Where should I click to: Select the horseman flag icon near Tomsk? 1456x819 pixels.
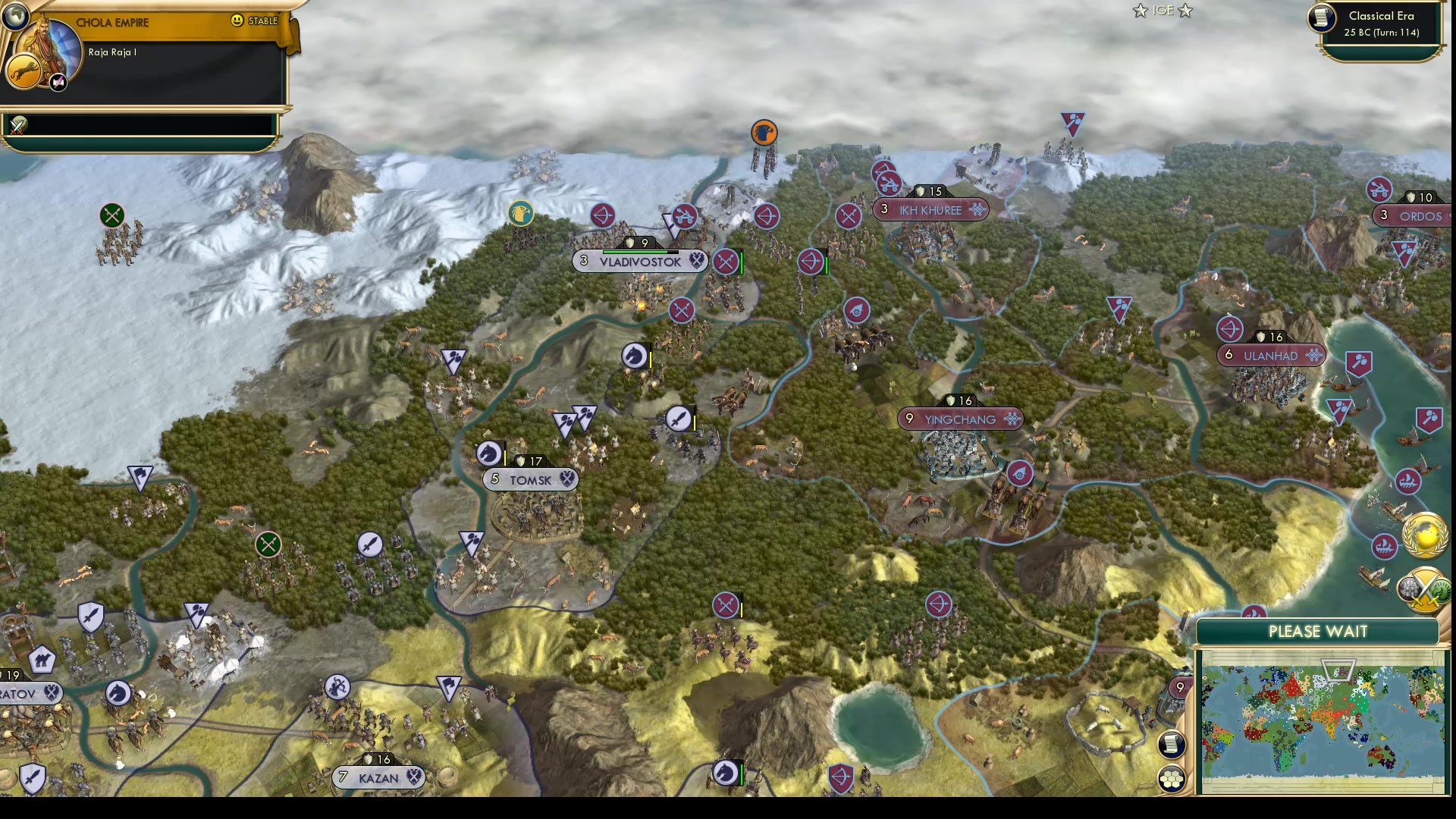coord(489,453)
